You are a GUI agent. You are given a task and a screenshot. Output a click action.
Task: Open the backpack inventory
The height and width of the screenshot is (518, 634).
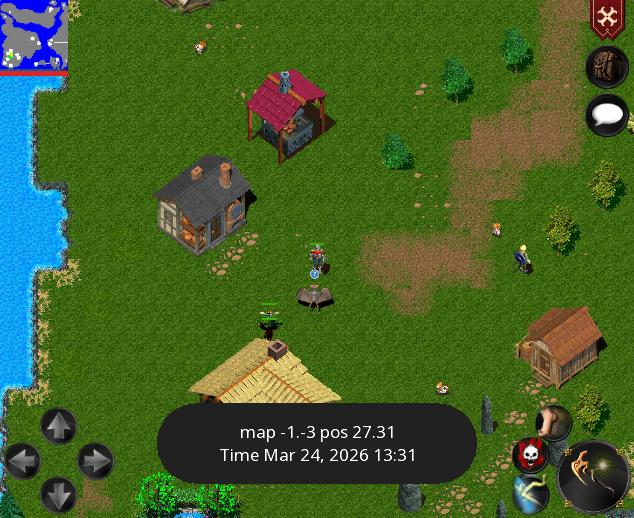pos(606,68)
